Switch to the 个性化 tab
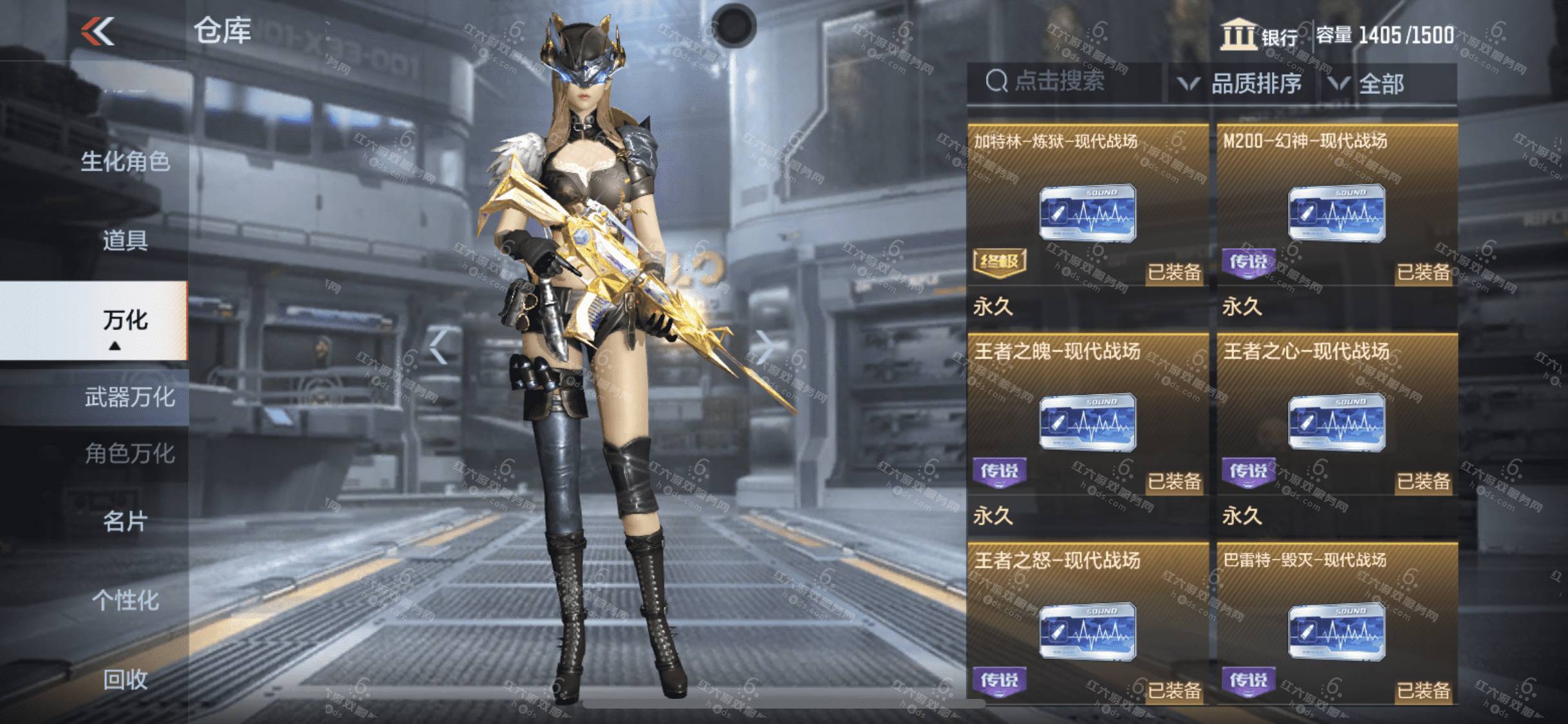This screenshot has width=1568, height=724. click(x=125, y=600)
